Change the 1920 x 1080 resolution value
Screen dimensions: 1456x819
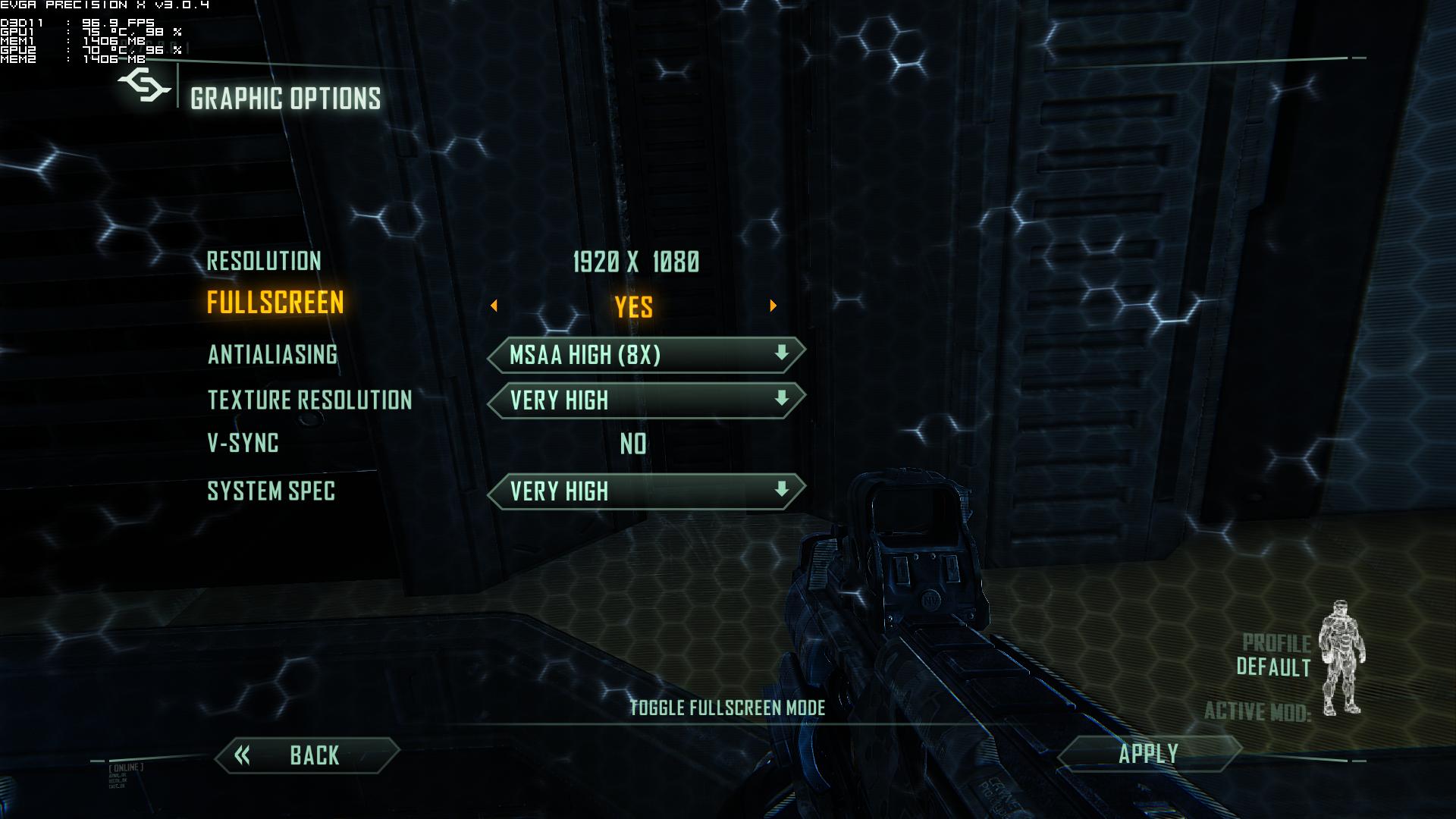[635, 262]
